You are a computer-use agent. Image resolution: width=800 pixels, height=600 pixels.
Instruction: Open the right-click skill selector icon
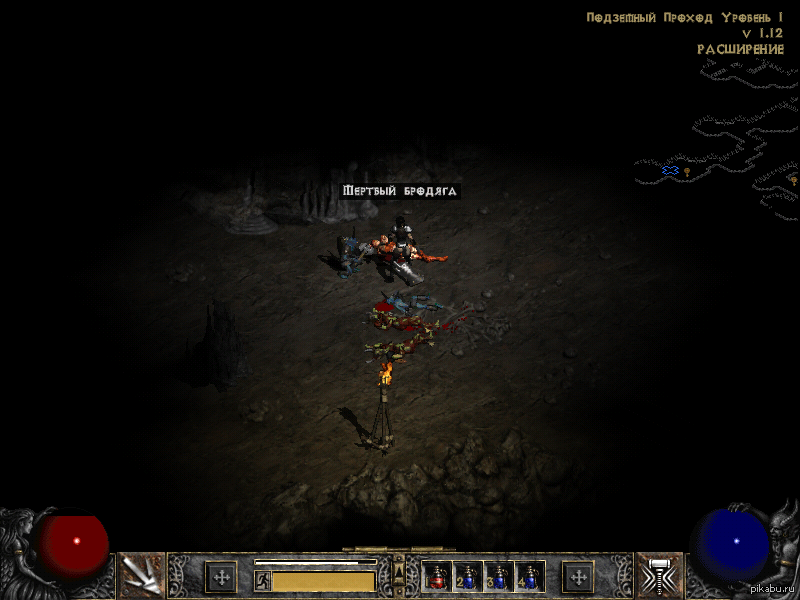pyautogui.click(x=659, y=576)
